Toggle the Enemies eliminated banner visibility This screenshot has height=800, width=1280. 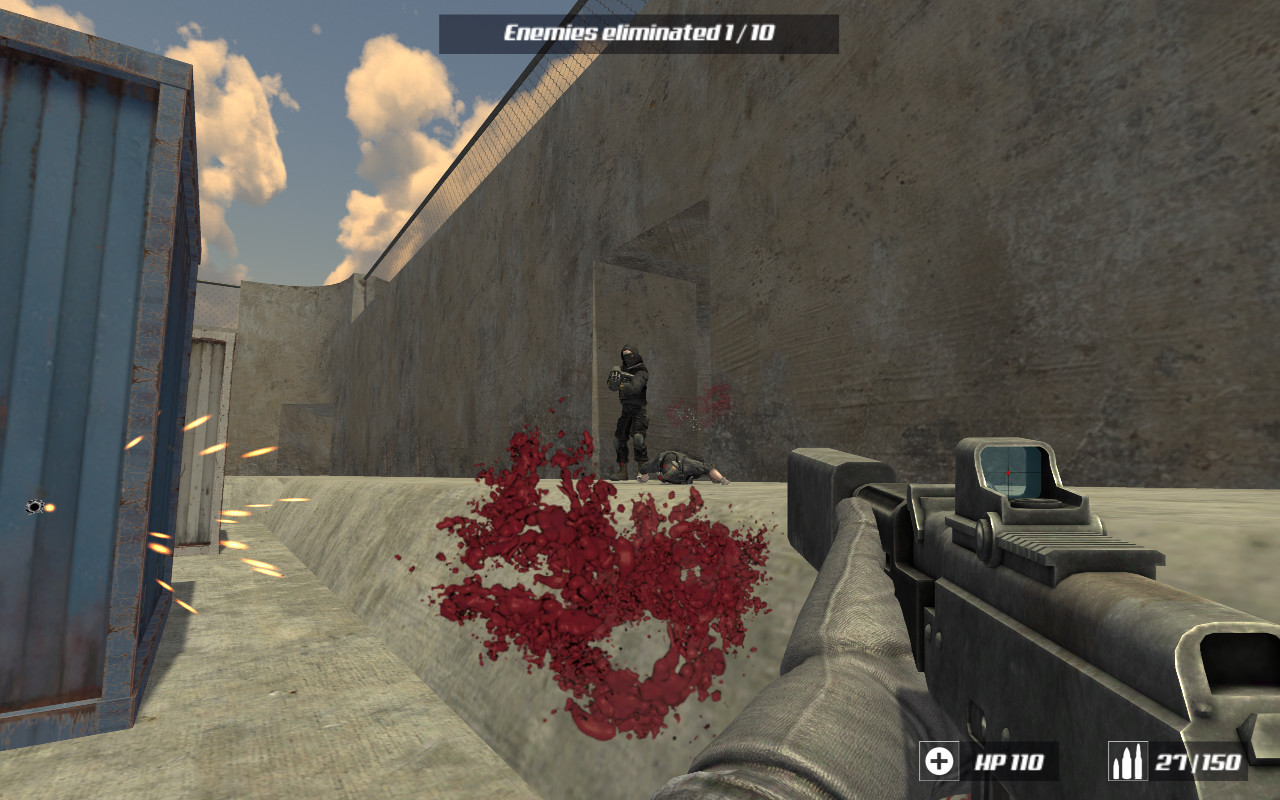[x=640, y=30]
